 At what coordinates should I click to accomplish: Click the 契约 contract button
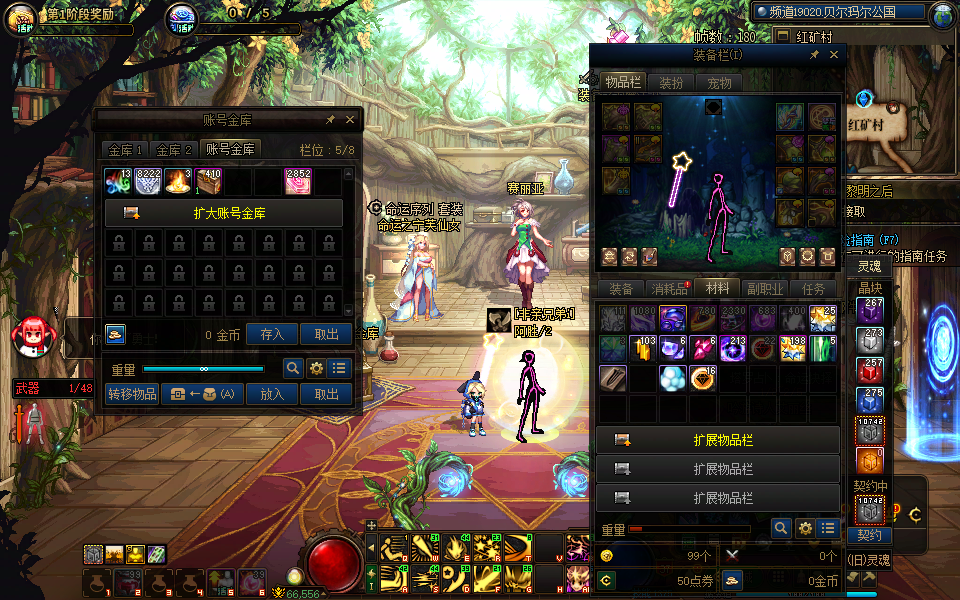click(869, 536)
